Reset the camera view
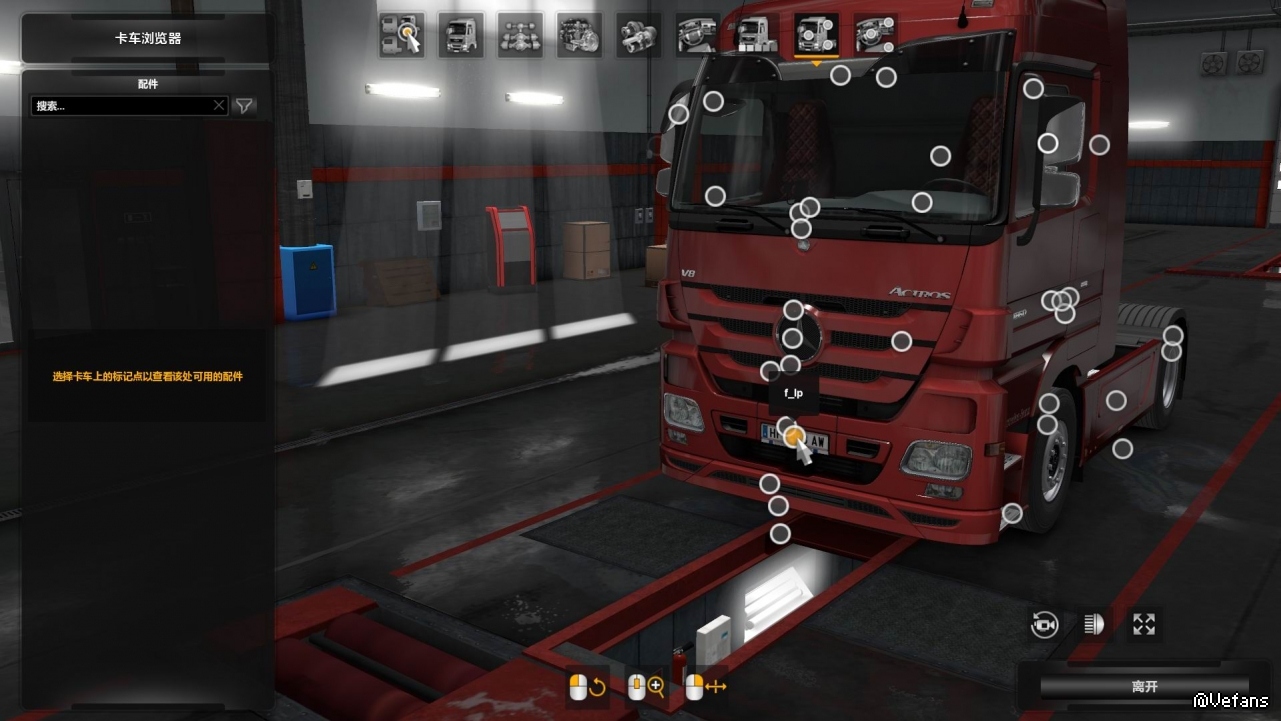This screenshot has width=1281, height=721. point(1044,625)
